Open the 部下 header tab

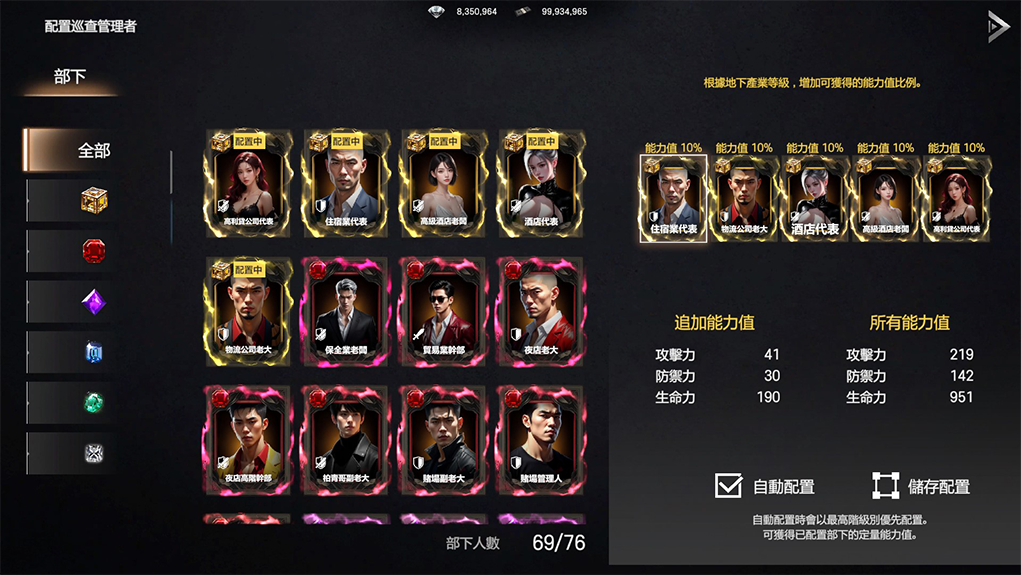tap(70, 77)
